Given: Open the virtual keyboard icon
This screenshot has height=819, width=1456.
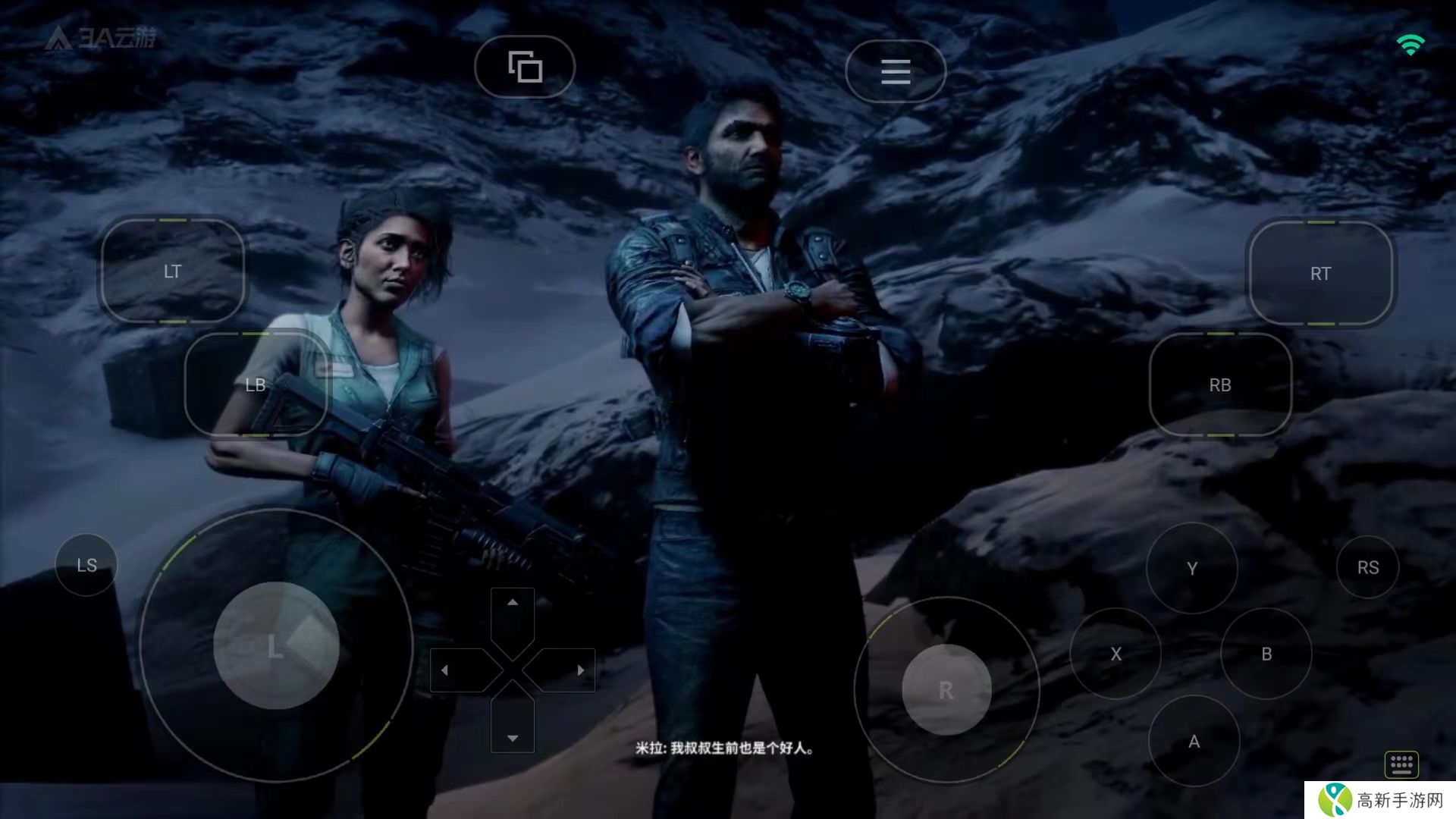Looking at the screenshot, I should pos(1401,764).
